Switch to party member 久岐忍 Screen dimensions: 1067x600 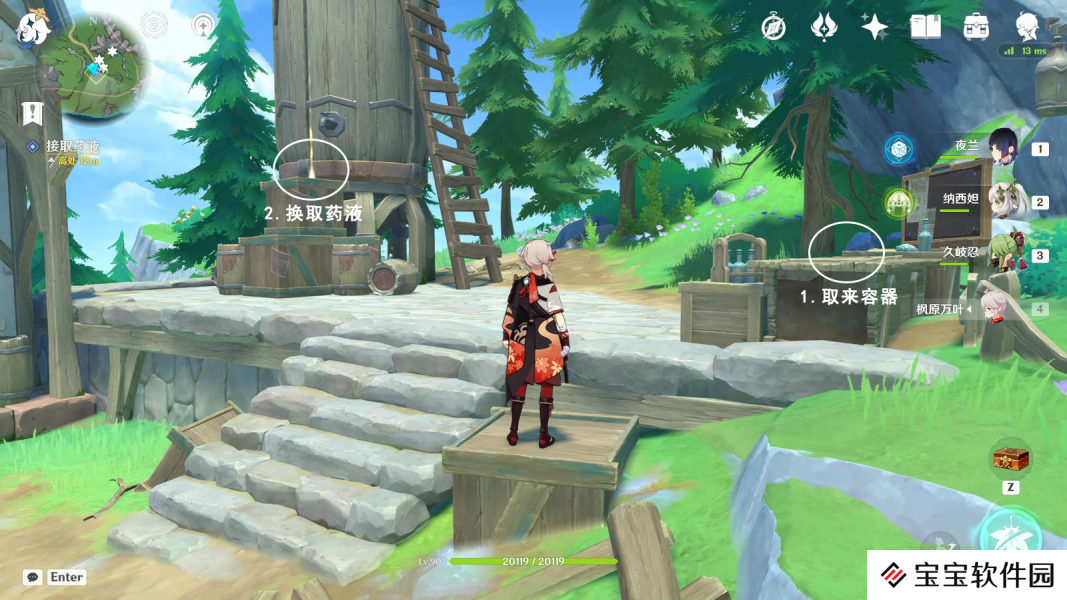(1002, 254)
